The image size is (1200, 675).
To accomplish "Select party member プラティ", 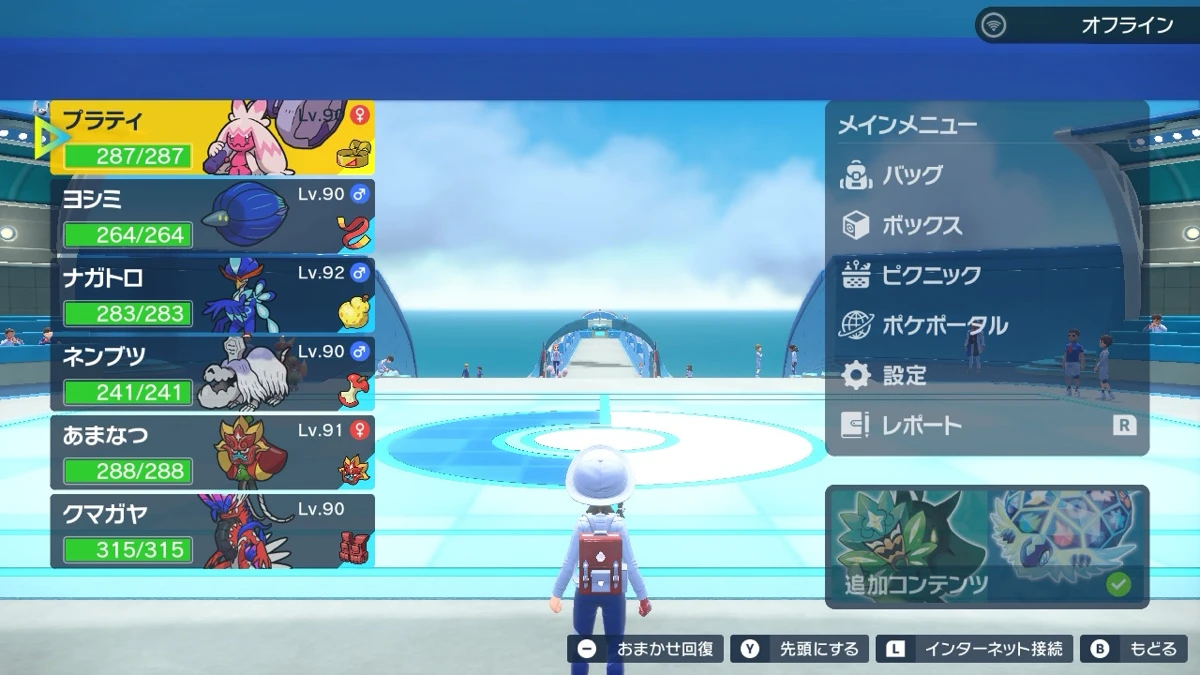I will pyautogui.click(x=212, y=138).
